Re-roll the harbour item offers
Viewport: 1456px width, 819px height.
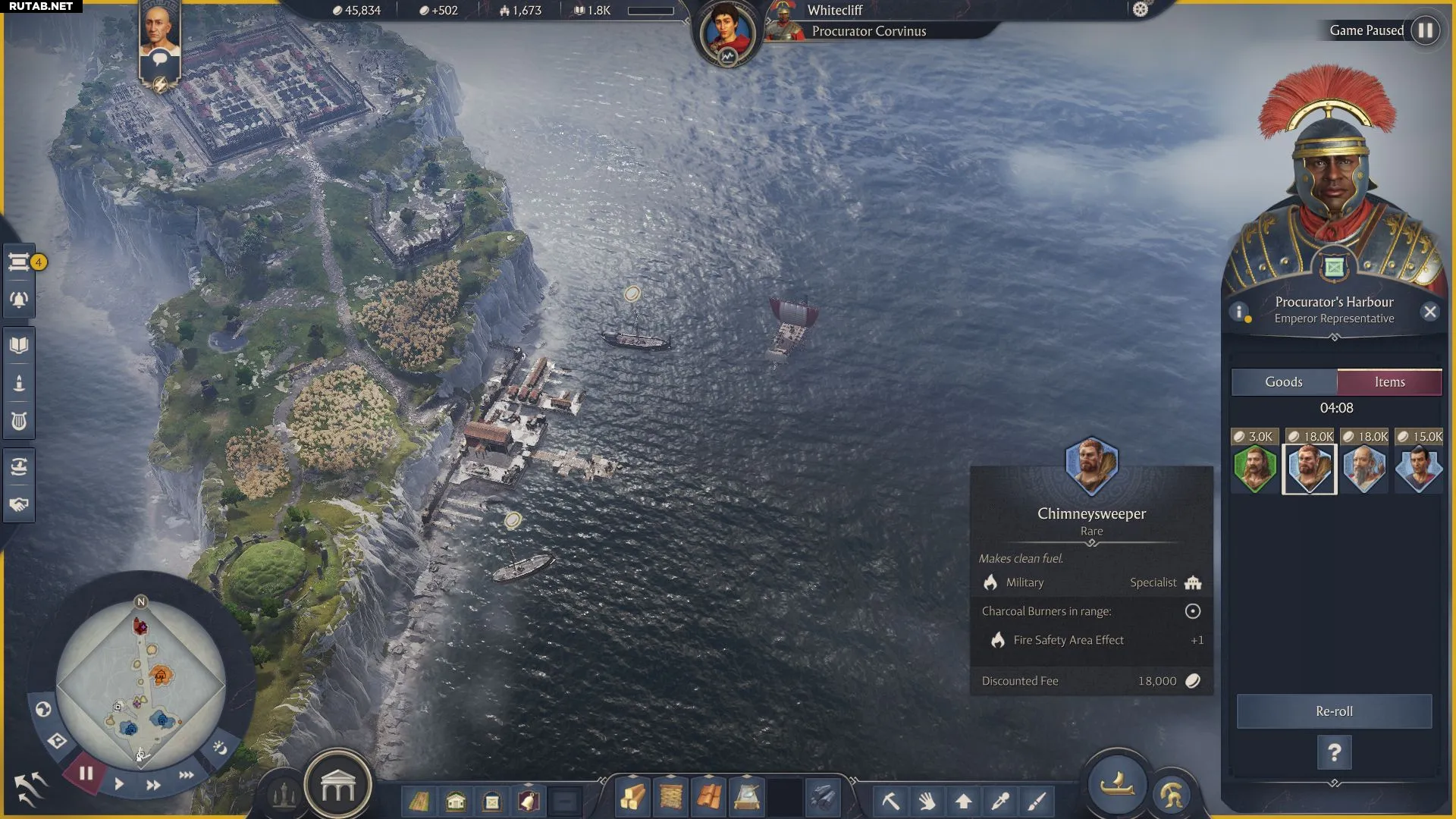coord(1334,711)
